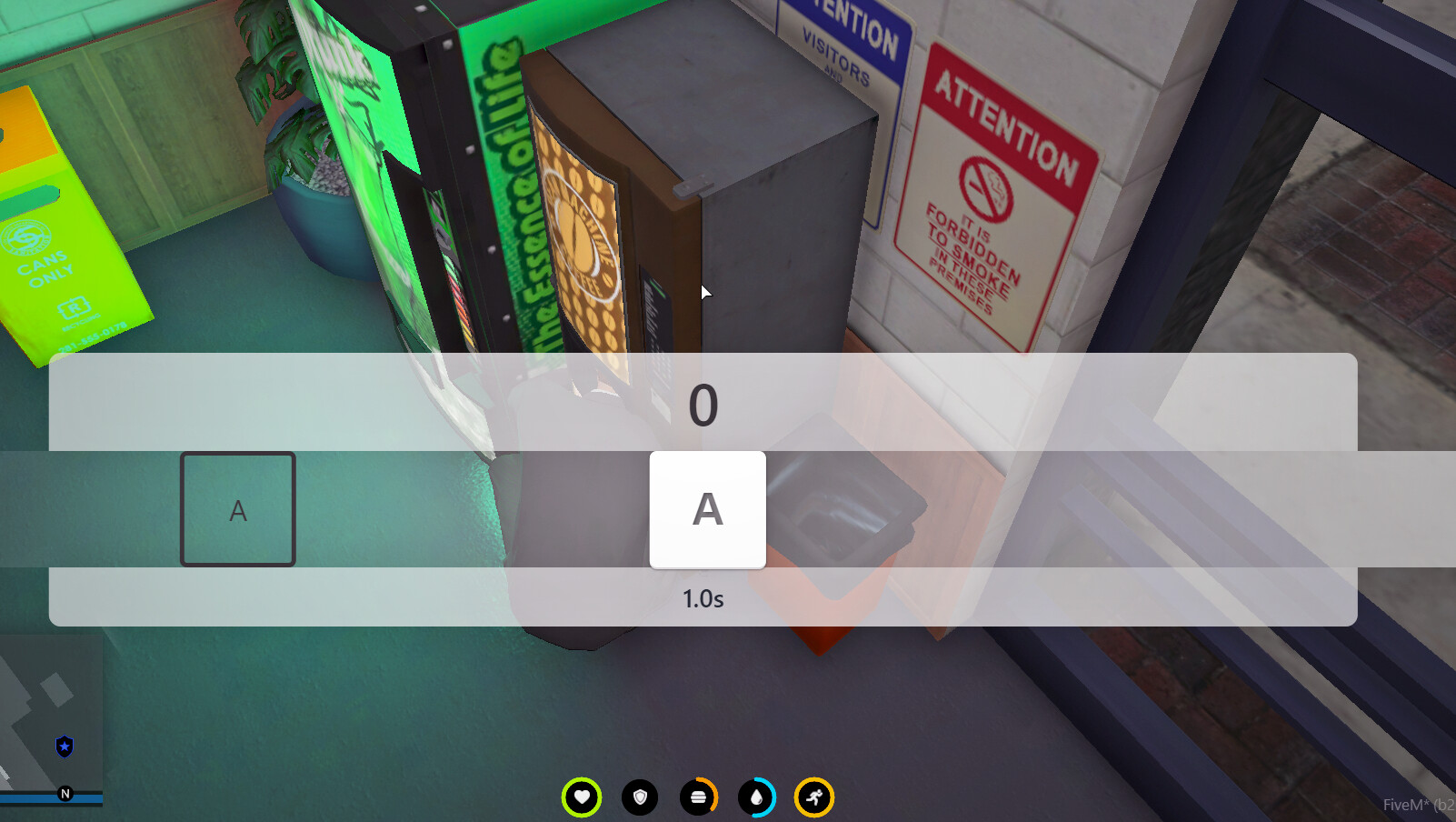Click the 1.0s timer label
This screenshot has height=822, width=1456.
[x=701, y=599]
